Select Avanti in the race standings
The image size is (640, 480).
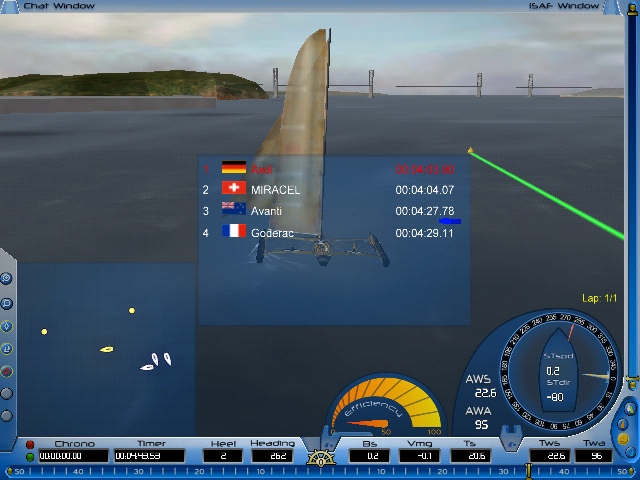click(266, 211)
